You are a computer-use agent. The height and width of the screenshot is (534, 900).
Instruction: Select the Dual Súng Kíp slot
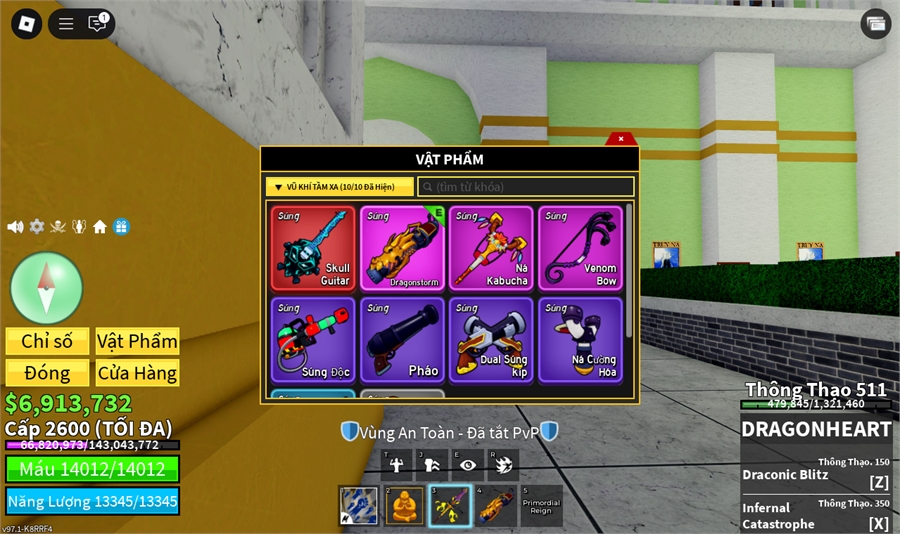click(491, 340)
